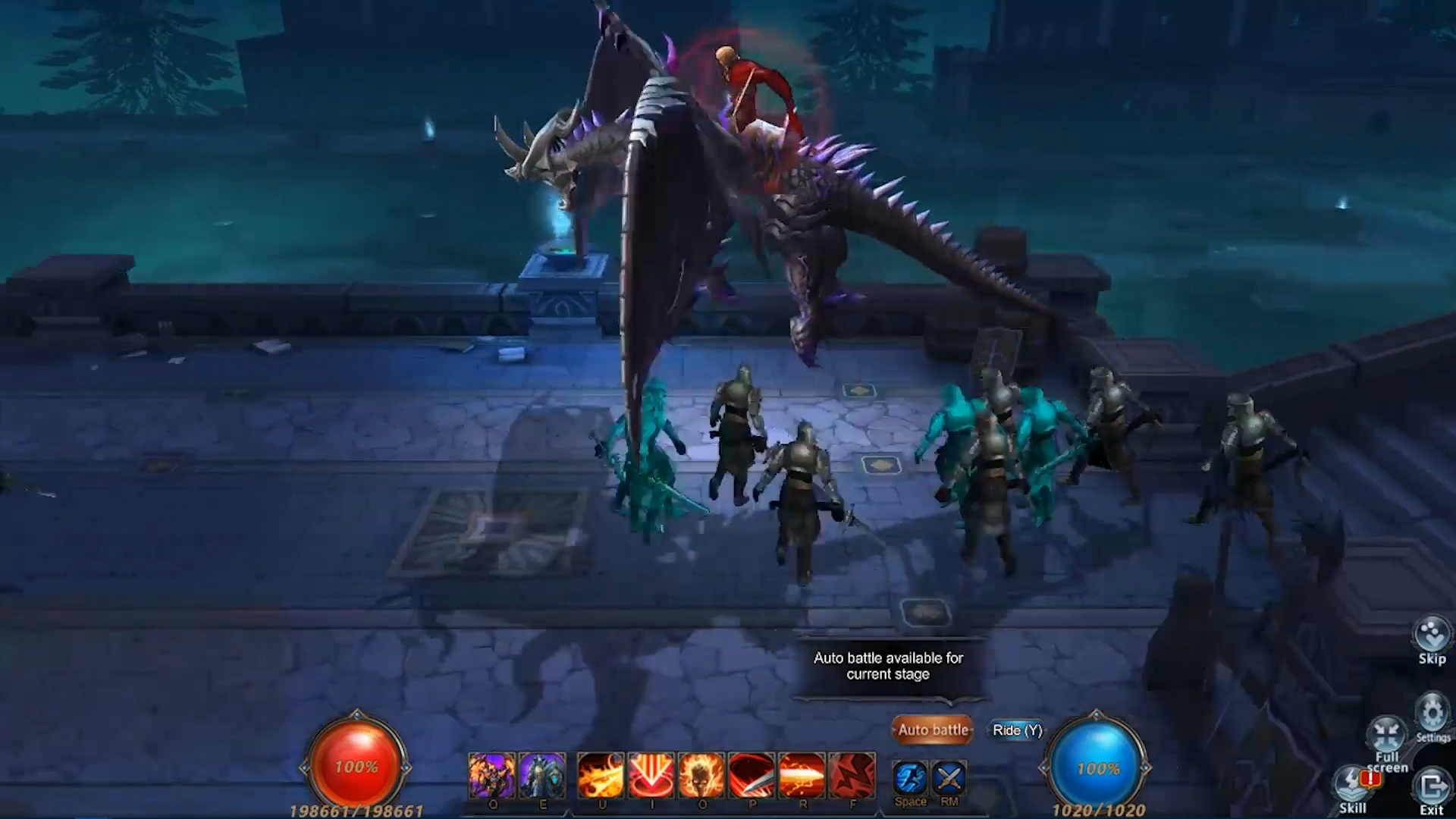Image resolution: width=1456 pixels, height=819 pixels.
Task: Use the red downward arrow skill
Action: click(x=651, y=775)
